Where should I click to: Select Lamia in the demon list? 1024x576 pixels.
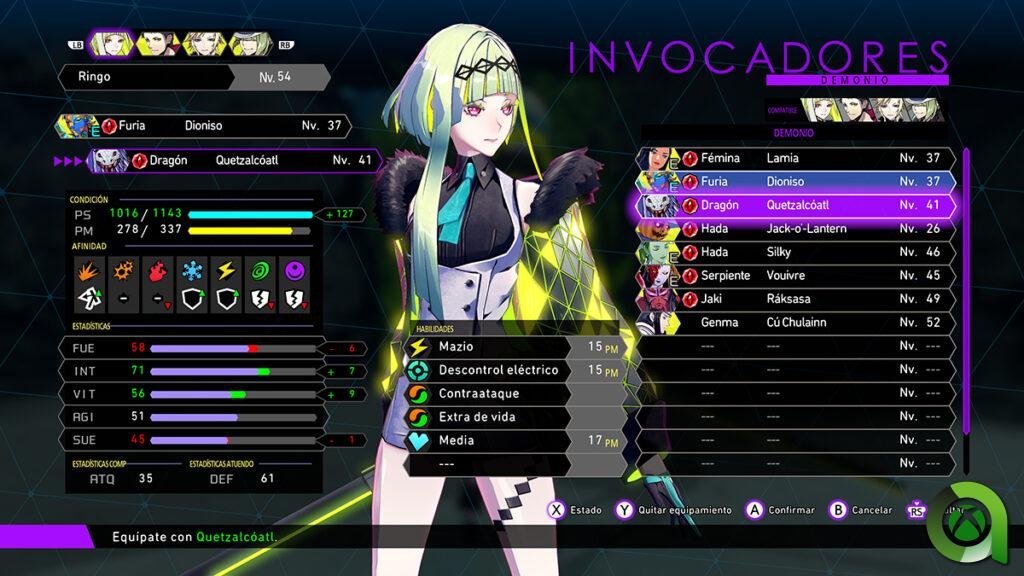click(795, 158)
